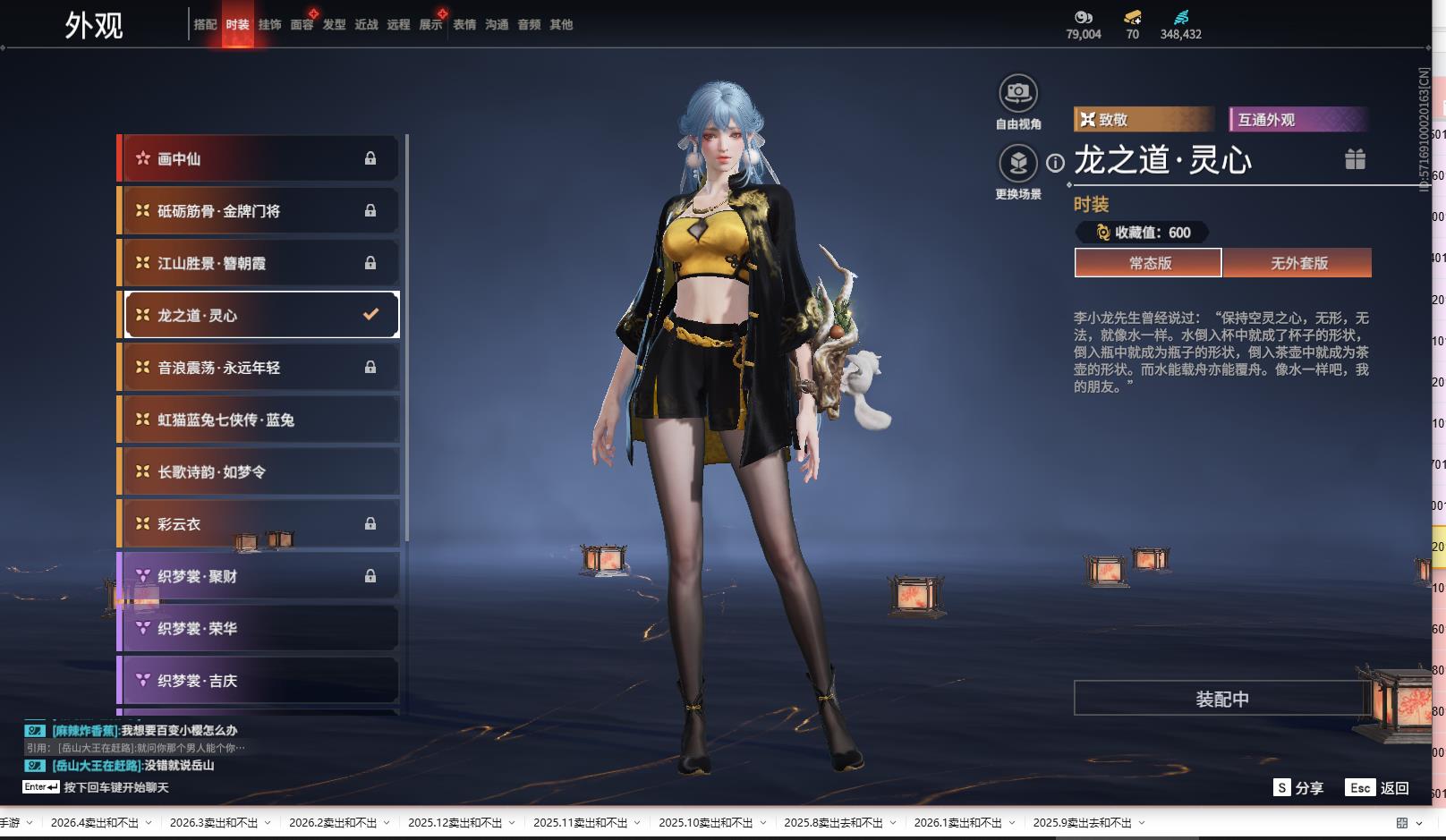Choose the 织梦裳·荣华 outfit
The height and width of the screenshot is (840, 1446).
(x=258, y=629)
